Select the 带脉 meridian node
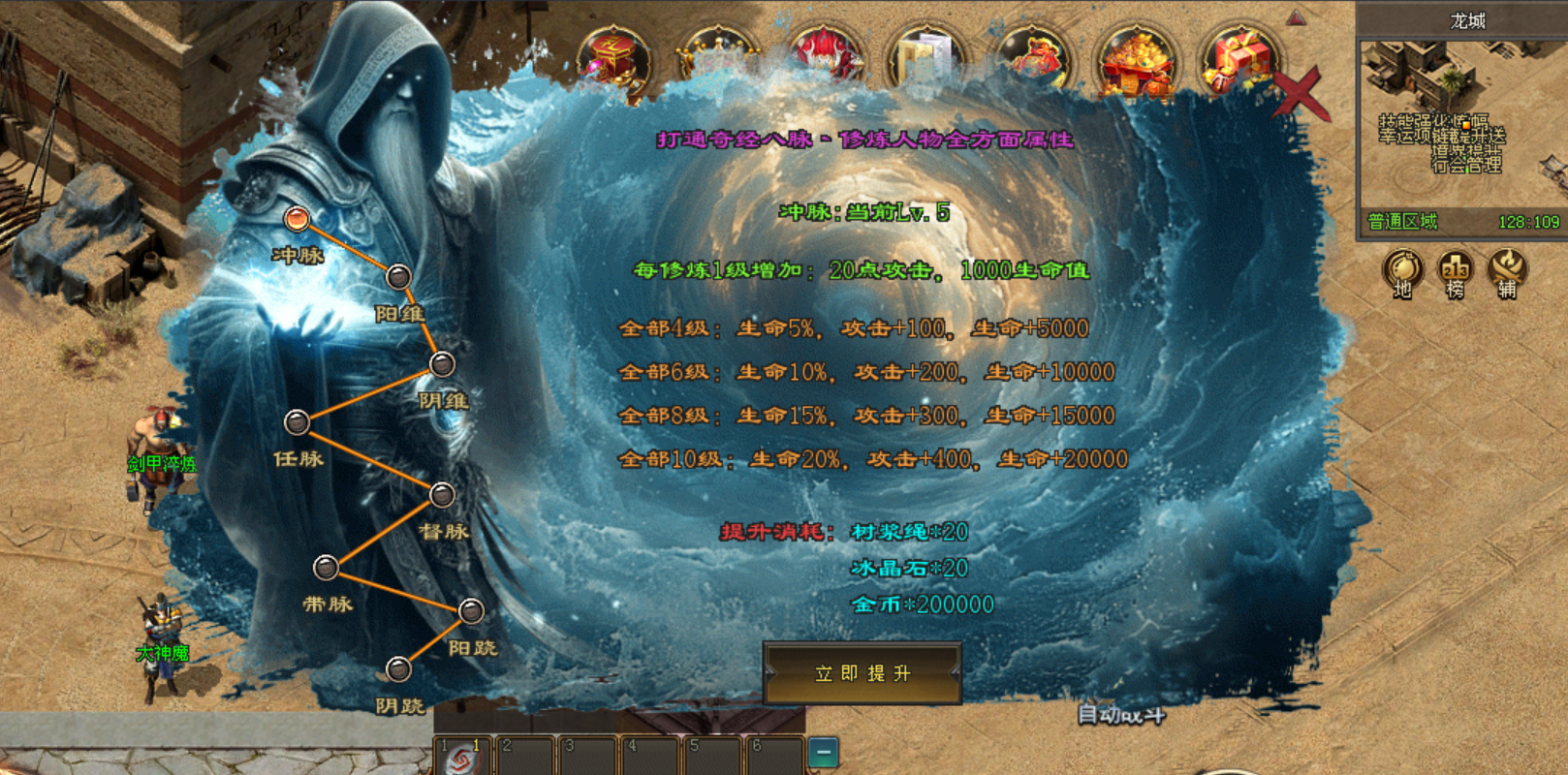This screenshot has width=1568, height=775. (326, 568)
